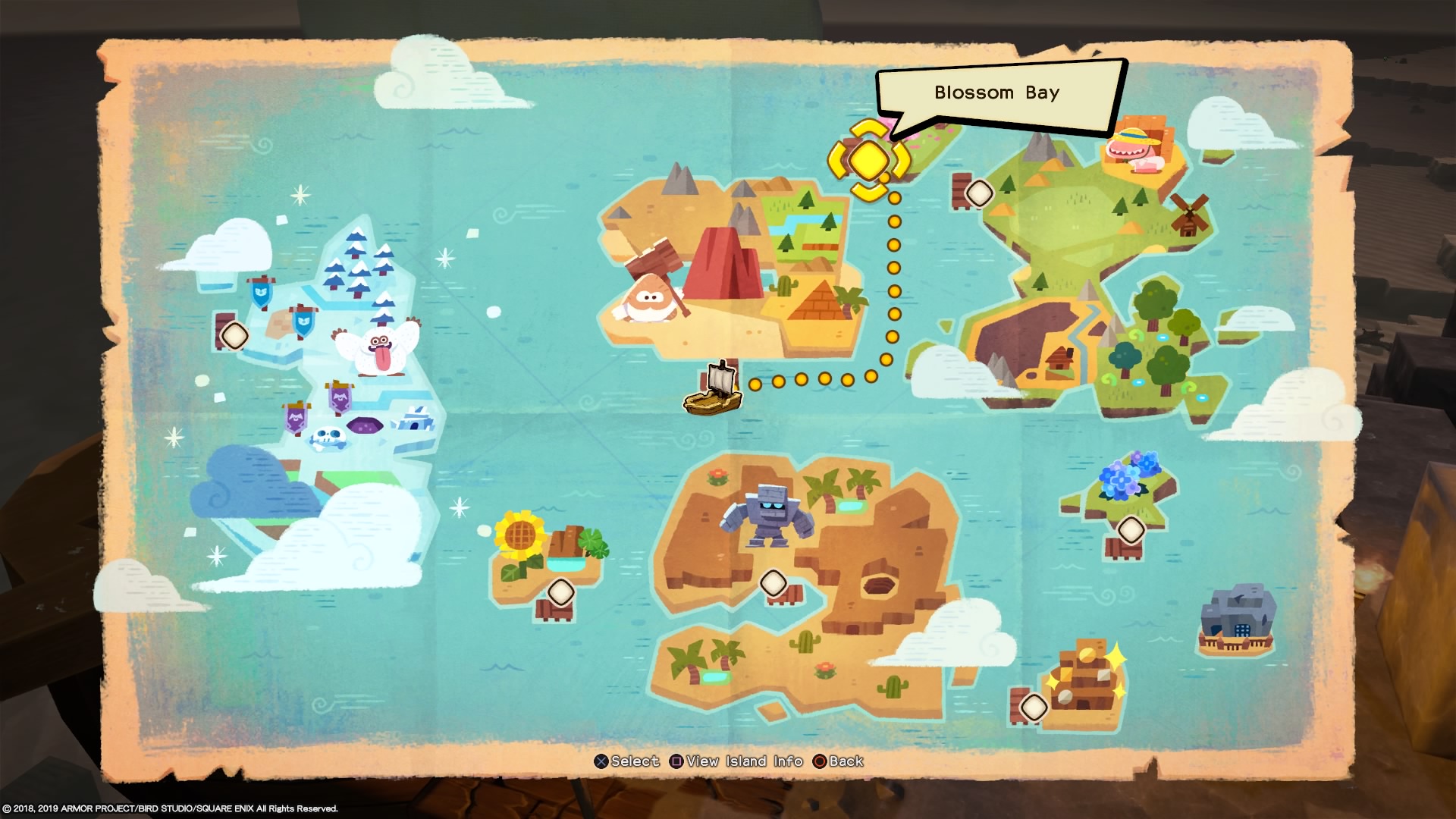This screenshot has width=1456, height=819.
Task: Choose the stone golem desert island marker
Action: pos(773,583)
